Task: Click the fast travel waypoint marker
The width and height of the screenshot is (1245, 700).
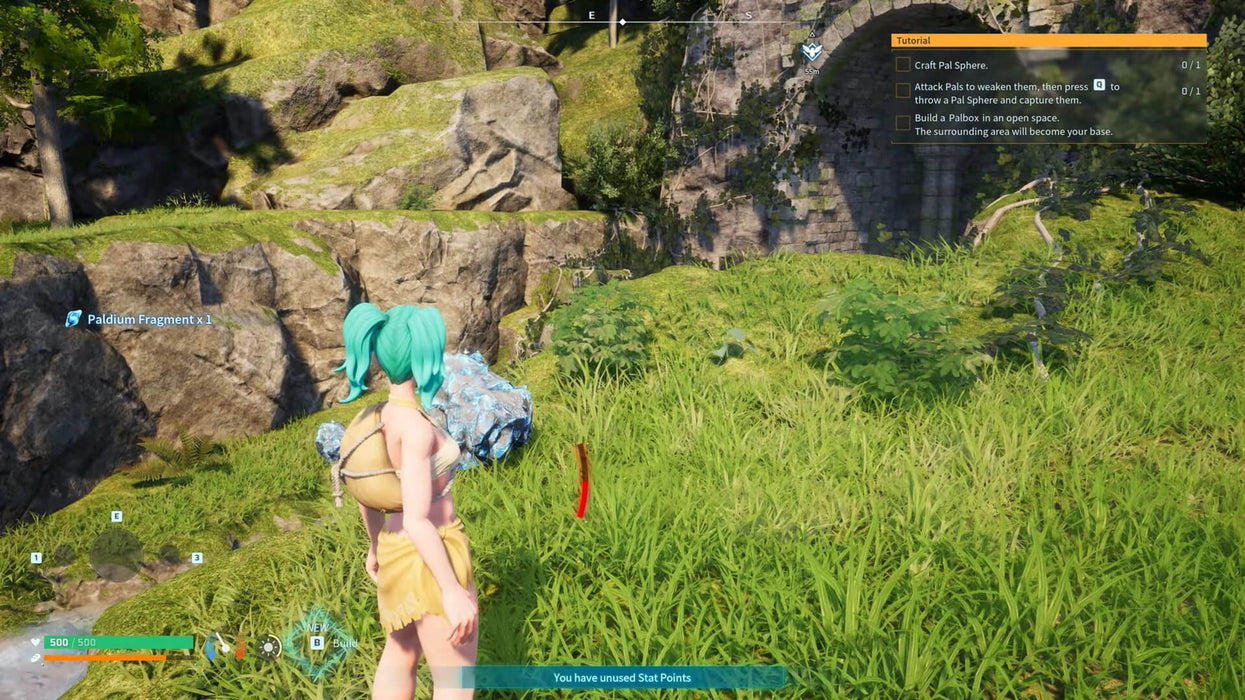Action: click(812, 52)
